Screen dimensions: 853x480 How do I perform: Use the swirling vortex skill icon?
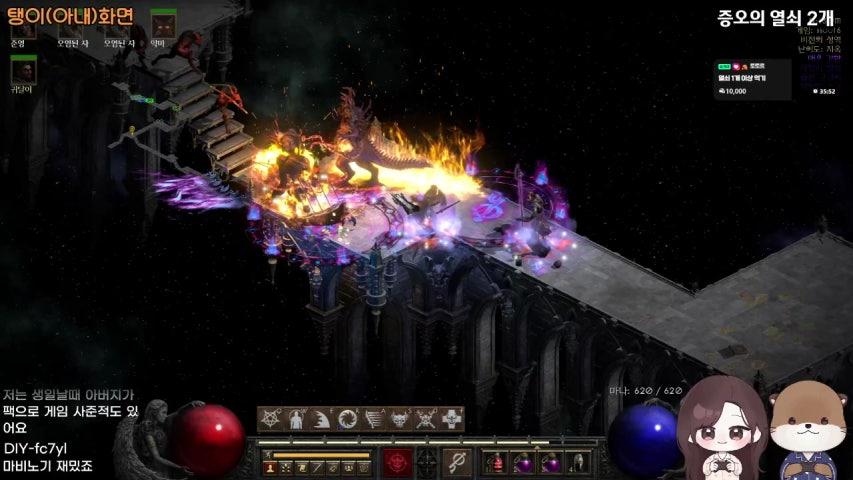[348, 419]
